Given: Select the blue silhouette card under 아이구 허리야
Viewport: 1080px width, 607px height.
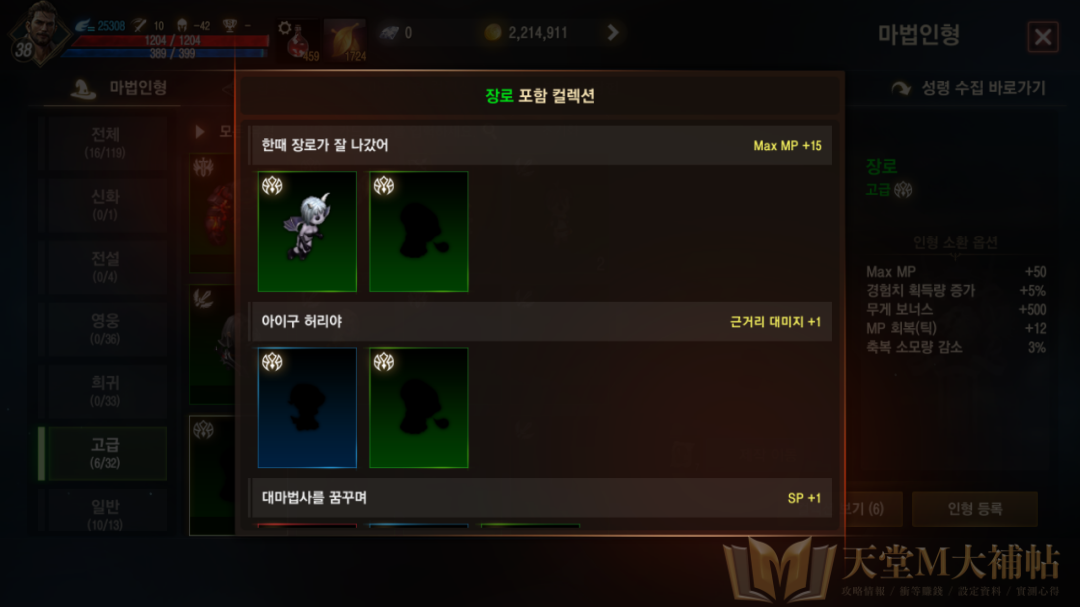Looking at the screenshot, I should click(x=307, y=407).
